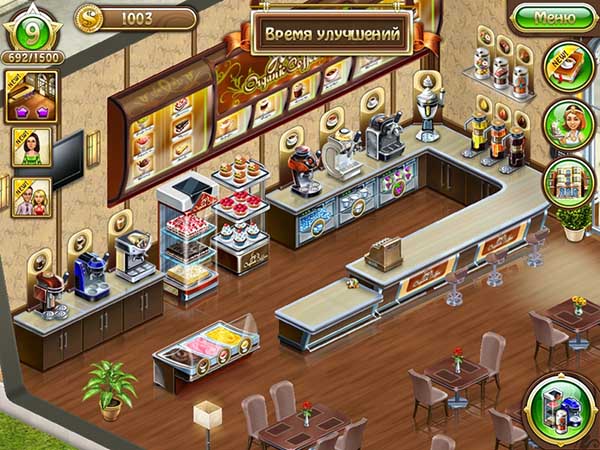
Task: Select the dark-haired woman portrait marked New
Action: click(31, 147)
